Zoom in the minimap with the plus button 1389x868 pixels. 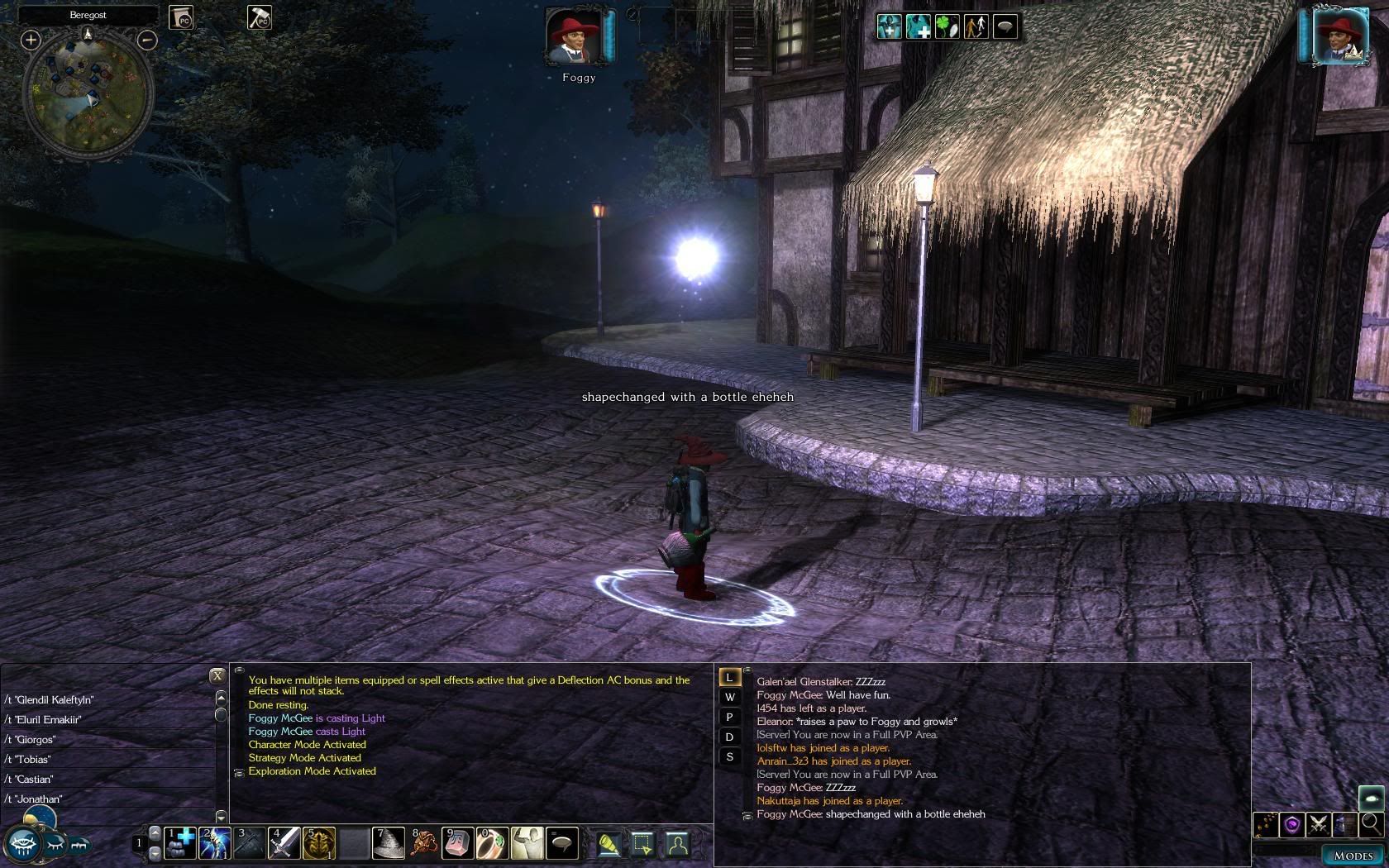pyautogui.click(x=31, y=40)
